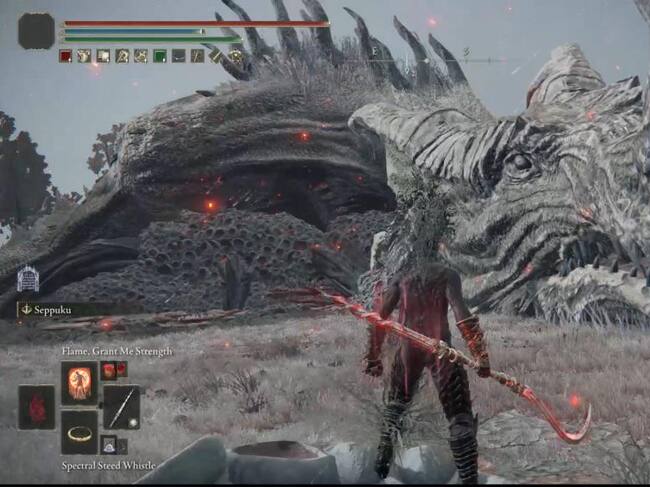
Task: Use the Spectral Steed Whistle item slot
Action: (79, 431)
